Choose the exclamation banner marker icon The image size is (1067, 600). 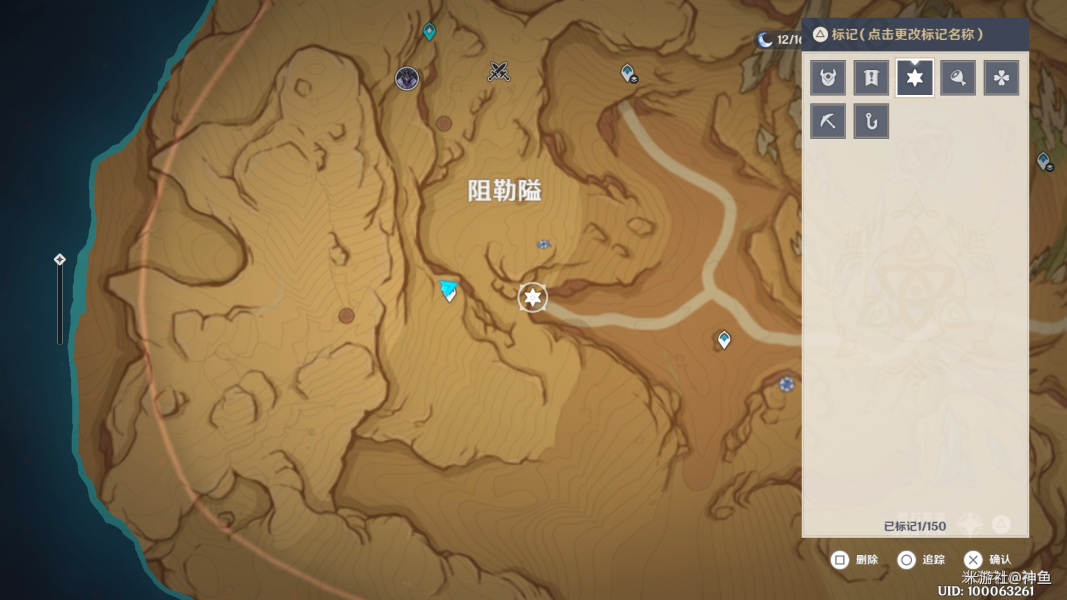pos(871,78)
